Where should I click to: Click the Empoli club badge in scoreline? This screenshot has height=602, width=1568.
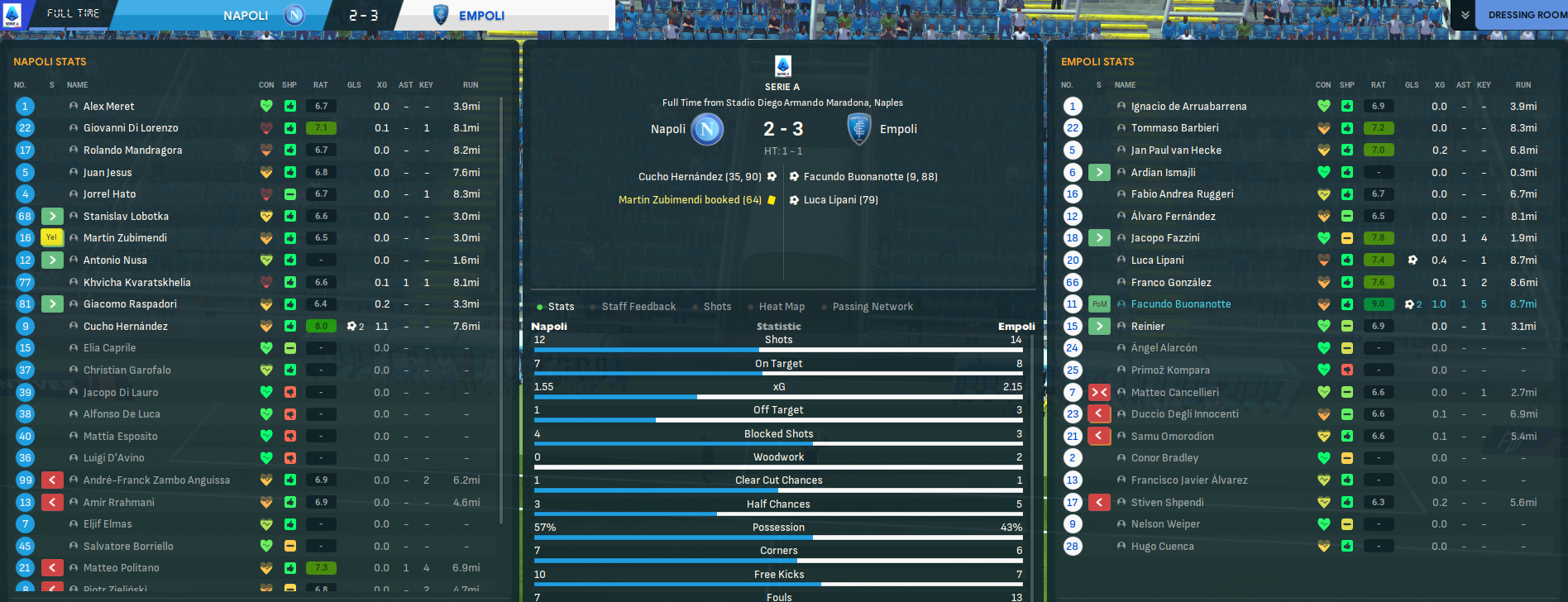tap(859, 129)
